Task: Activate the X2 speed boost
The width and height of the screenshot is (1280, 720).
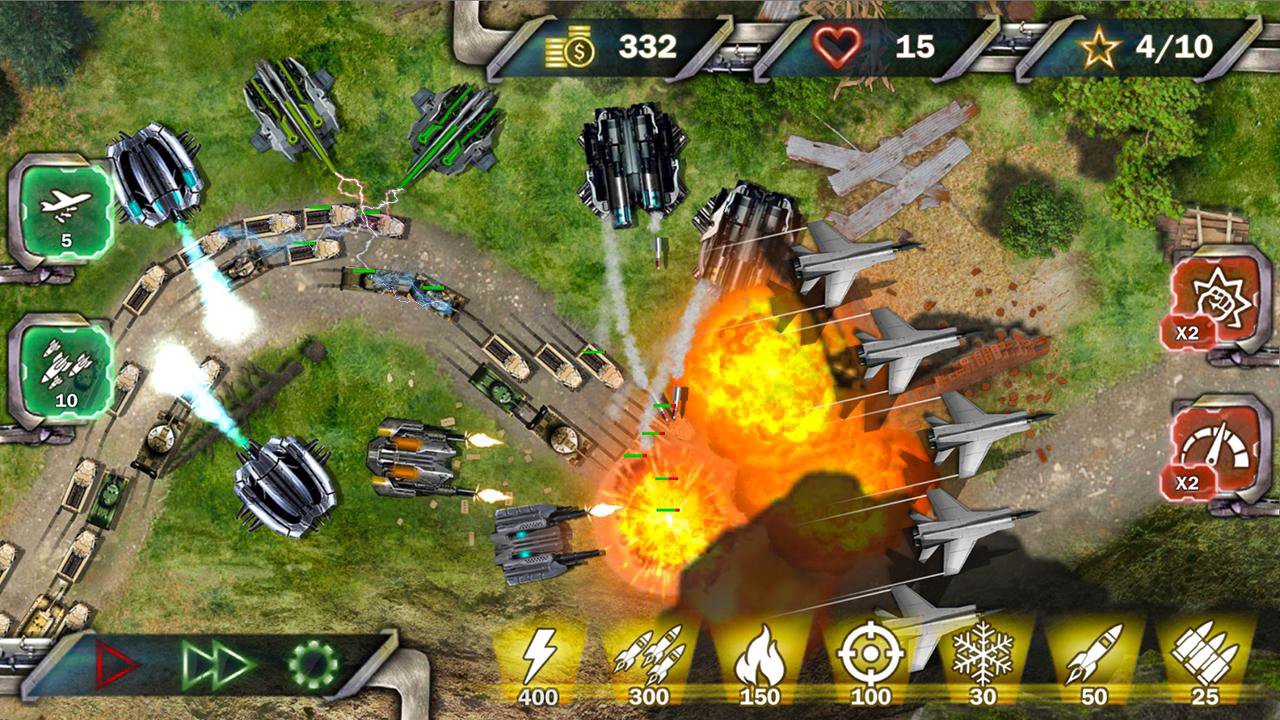Action: (x=1216, y=452)
